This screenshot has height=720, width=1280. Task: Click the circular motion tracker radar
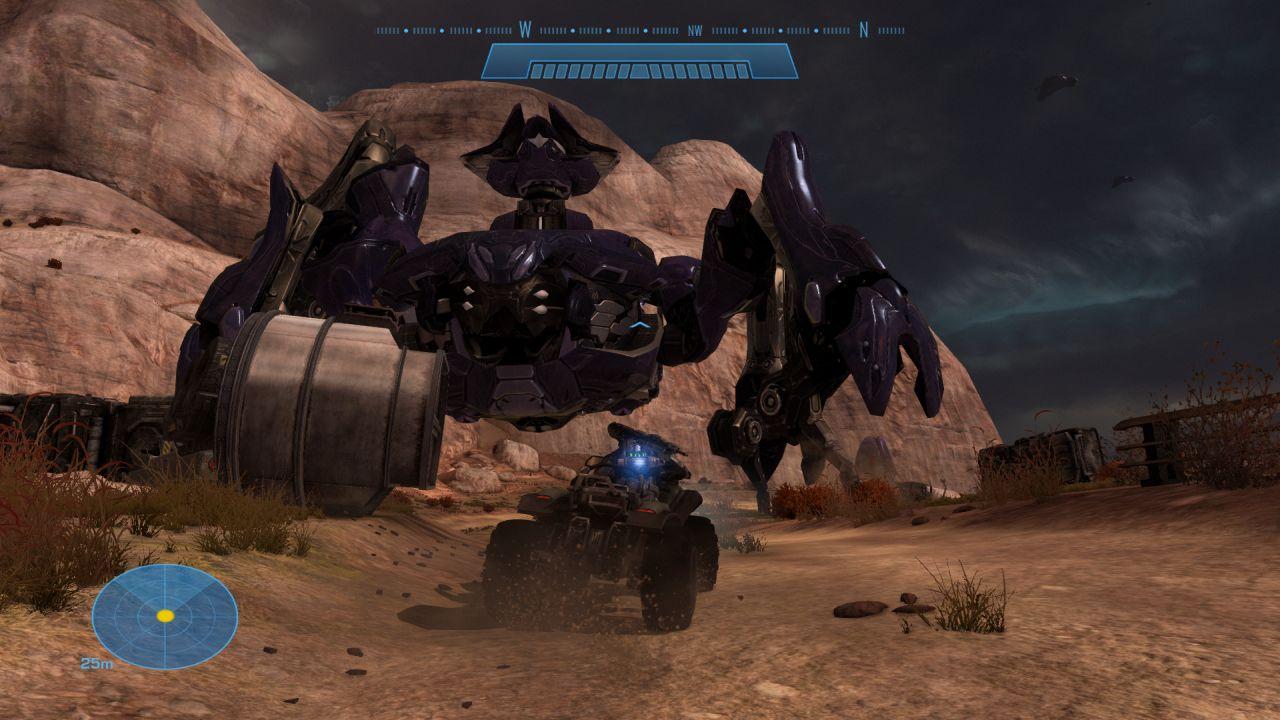coord(165,616)
